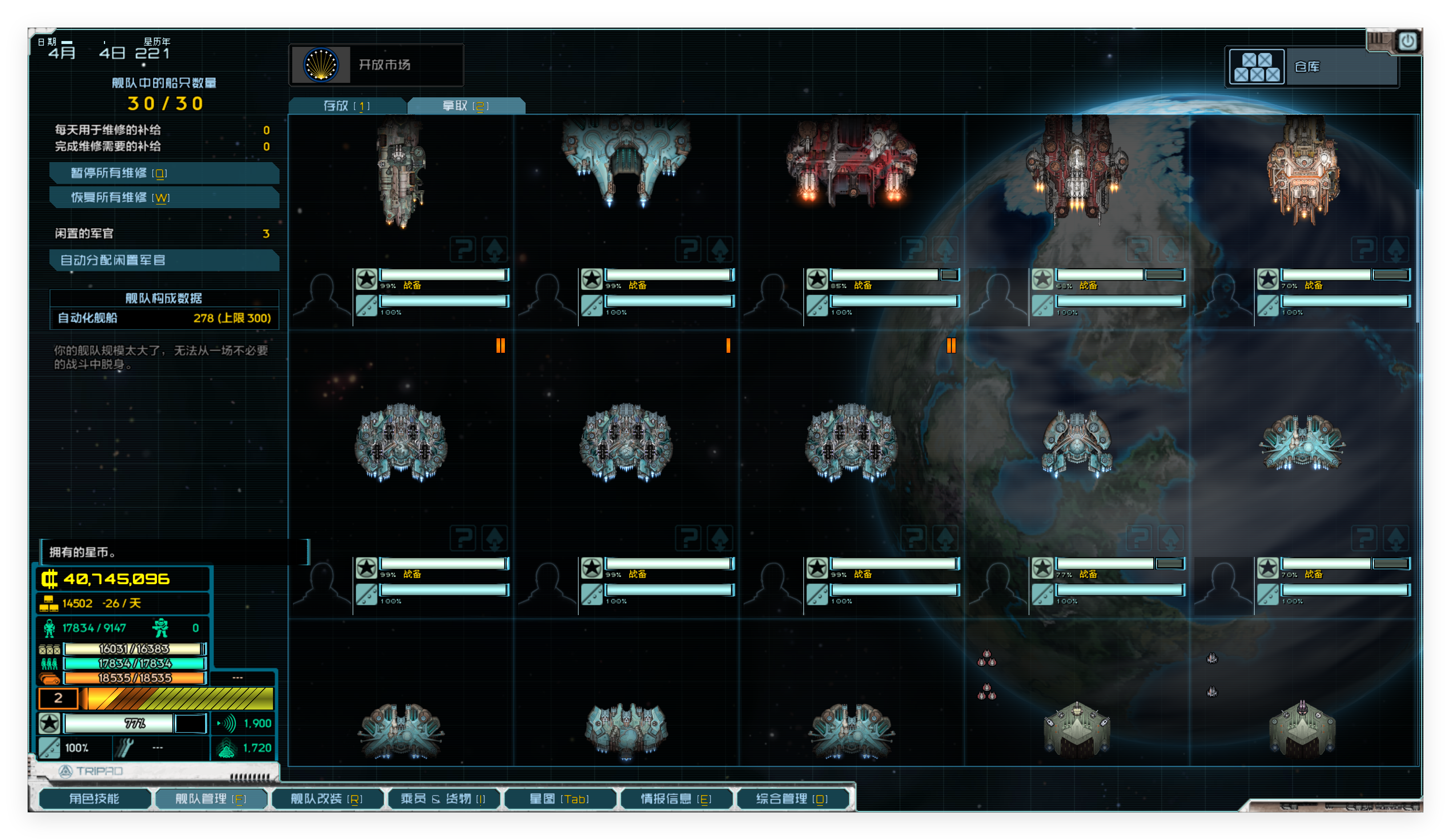Viewport: 1451px width, 840px height.
Task: Click the 舰队构成数据 header
Action: click(164, 298)
